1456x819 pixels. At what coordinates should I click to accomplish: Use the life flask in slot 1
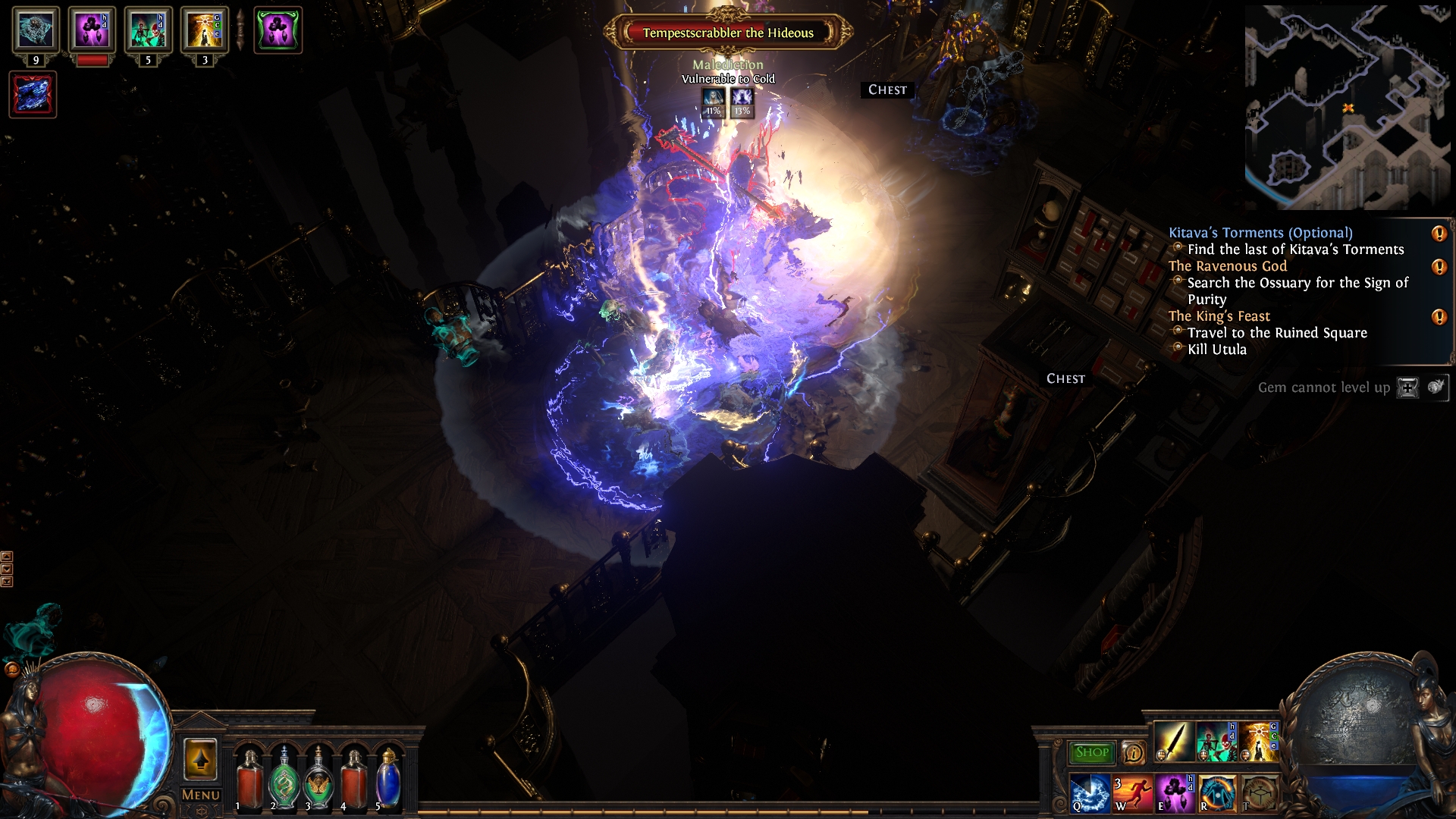point(249,777)
